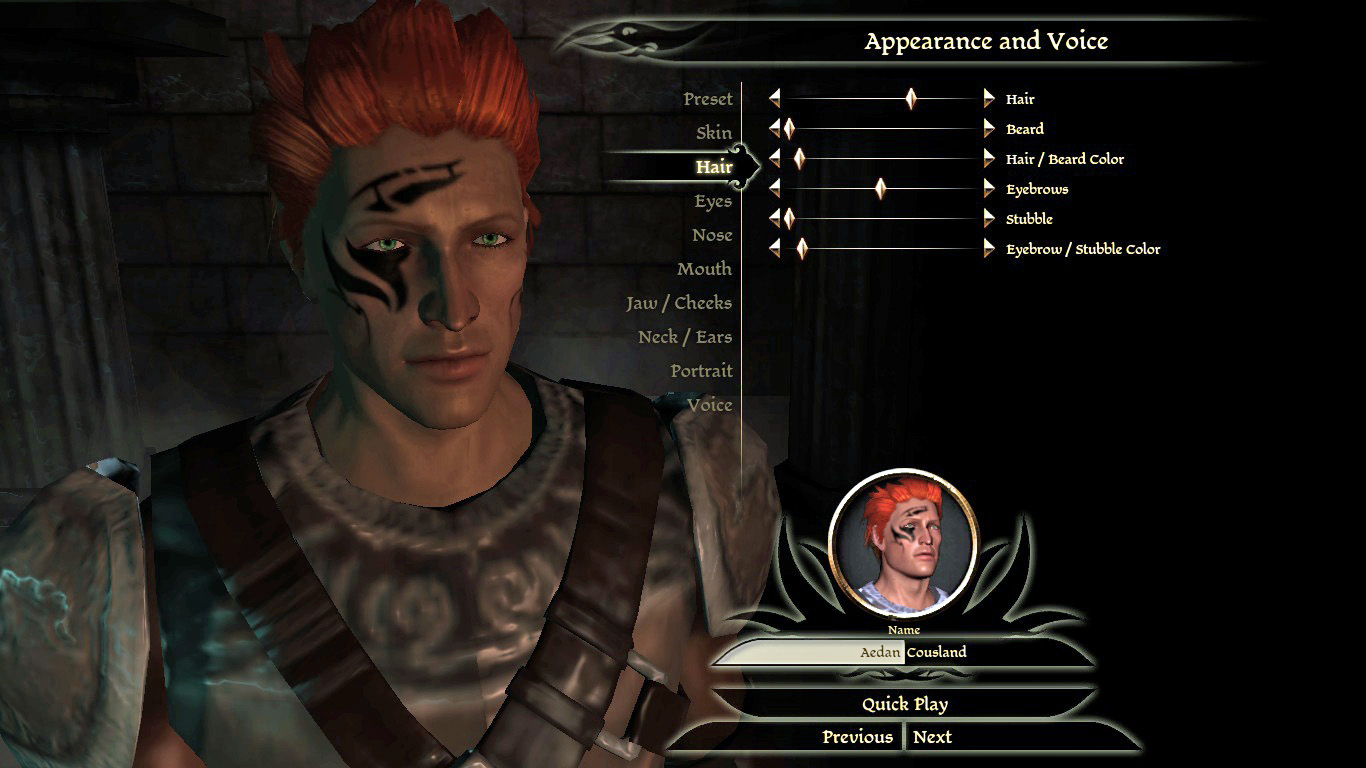Screen dimensions: 1366x768
Task: Switch to the Skin category
Action: 714,133
